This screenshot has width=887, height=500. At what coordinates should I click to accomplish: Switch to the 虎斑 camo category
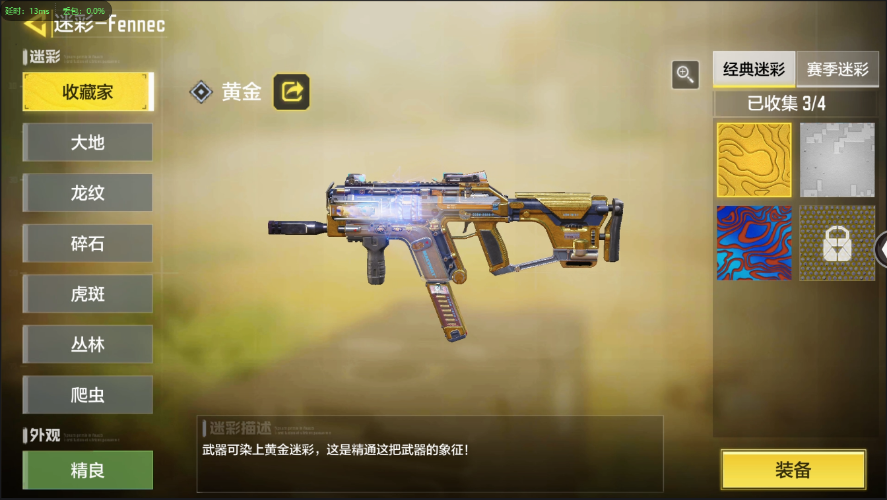pos(88,294)
